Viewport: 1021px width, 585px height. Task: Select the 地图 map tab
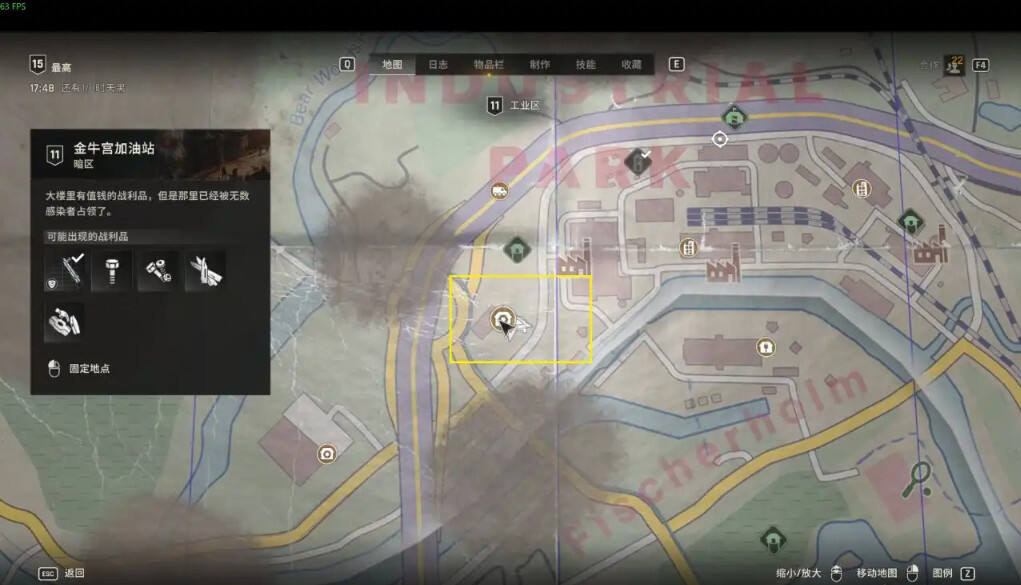pos(392,65)
